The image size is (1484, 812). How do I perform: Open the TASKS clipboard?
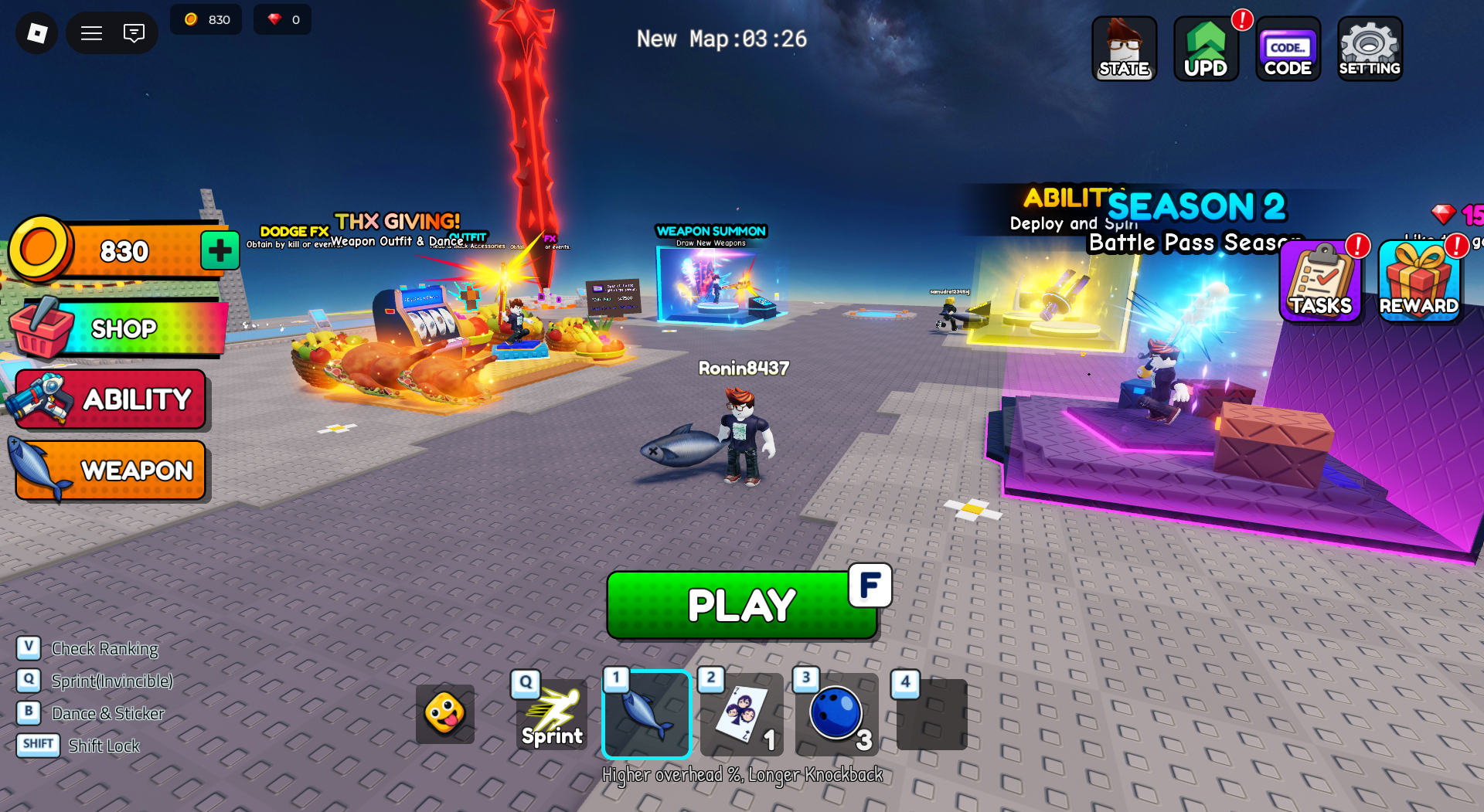(1320, 281)
